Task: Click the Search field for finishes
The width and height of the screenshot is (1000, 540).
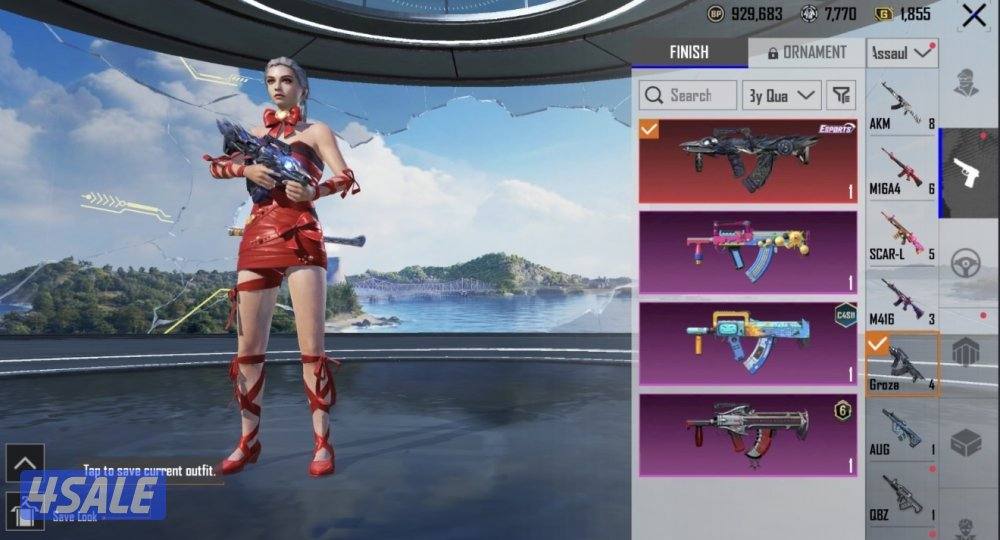Action: 688,96
